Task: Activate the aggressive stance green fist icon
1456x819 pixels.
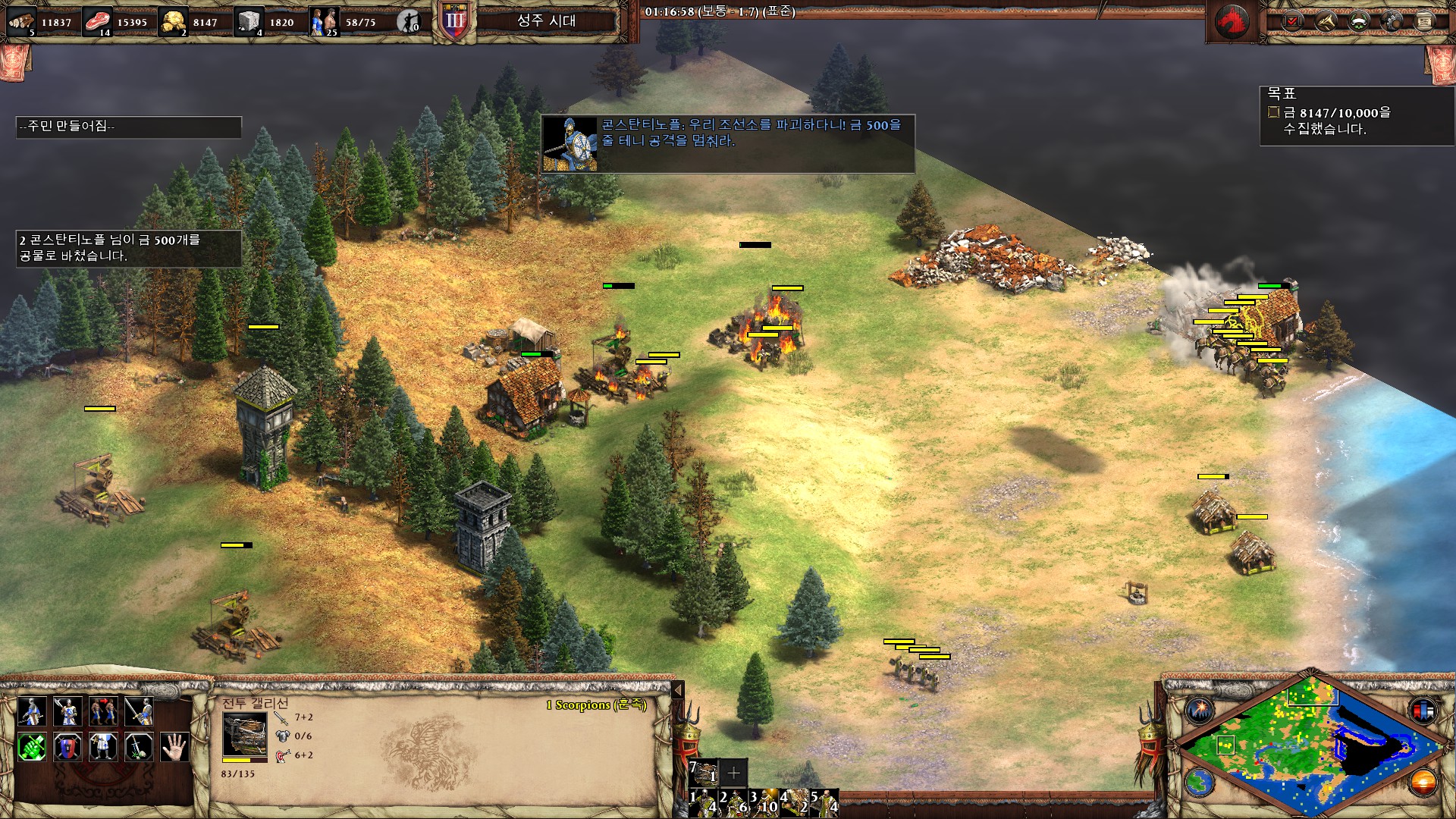Action: pos(31,747)
